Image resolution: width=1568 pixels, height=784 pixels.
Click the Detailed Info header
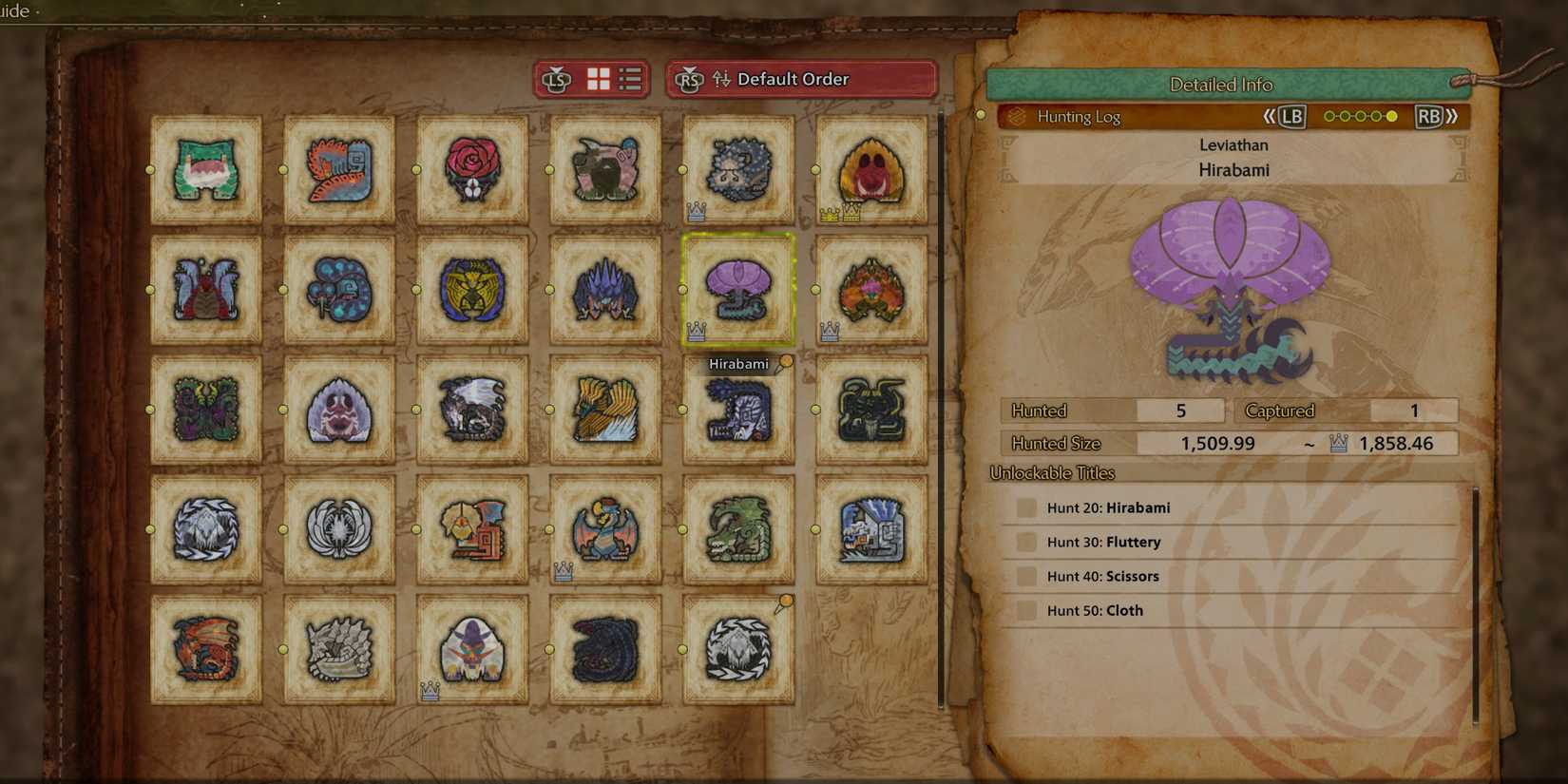click(x=1221, y=85)
